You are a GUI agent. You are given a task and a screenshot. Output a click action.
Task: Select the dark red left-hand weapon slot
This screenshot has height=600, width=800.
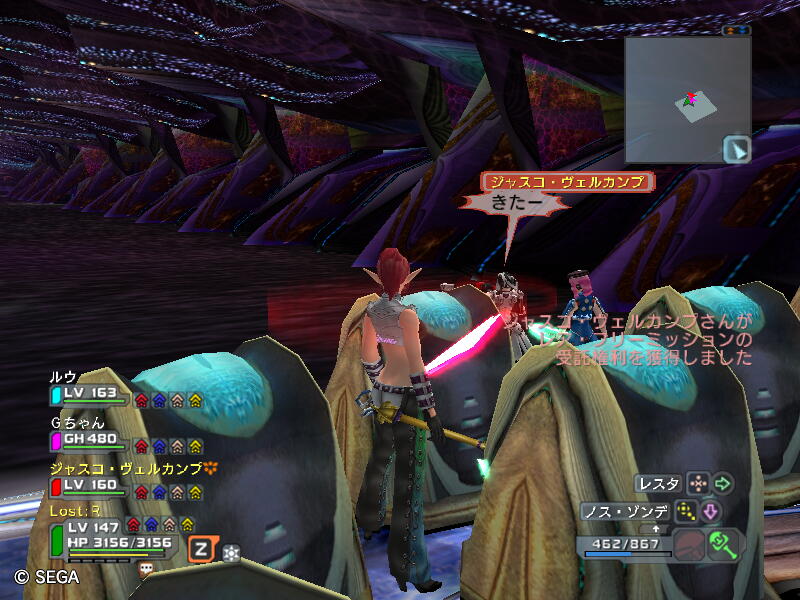click(689, 546)
